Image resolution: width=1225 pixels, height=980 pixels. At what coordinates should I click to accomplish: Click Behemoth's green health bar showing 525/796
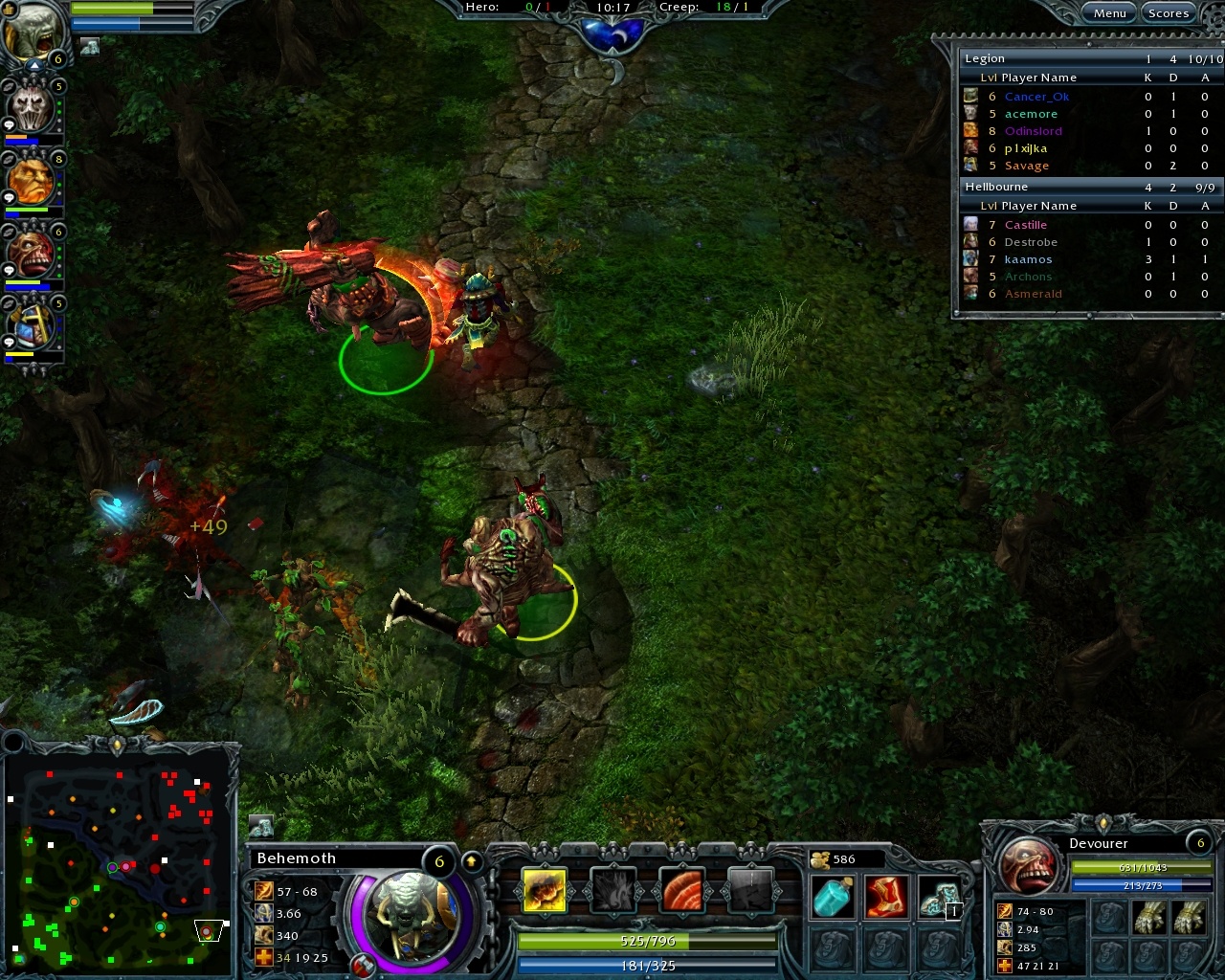coord(646,942)
